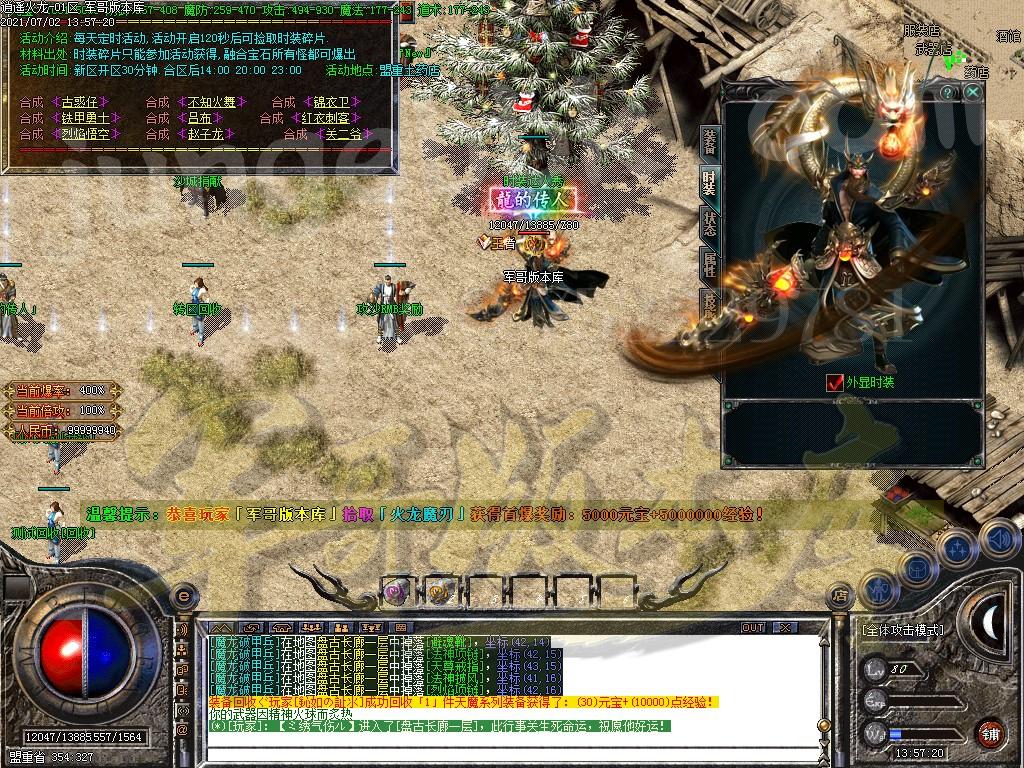
Task: Switch to the 状态 status tab
Action: click(x=709, y=223)
